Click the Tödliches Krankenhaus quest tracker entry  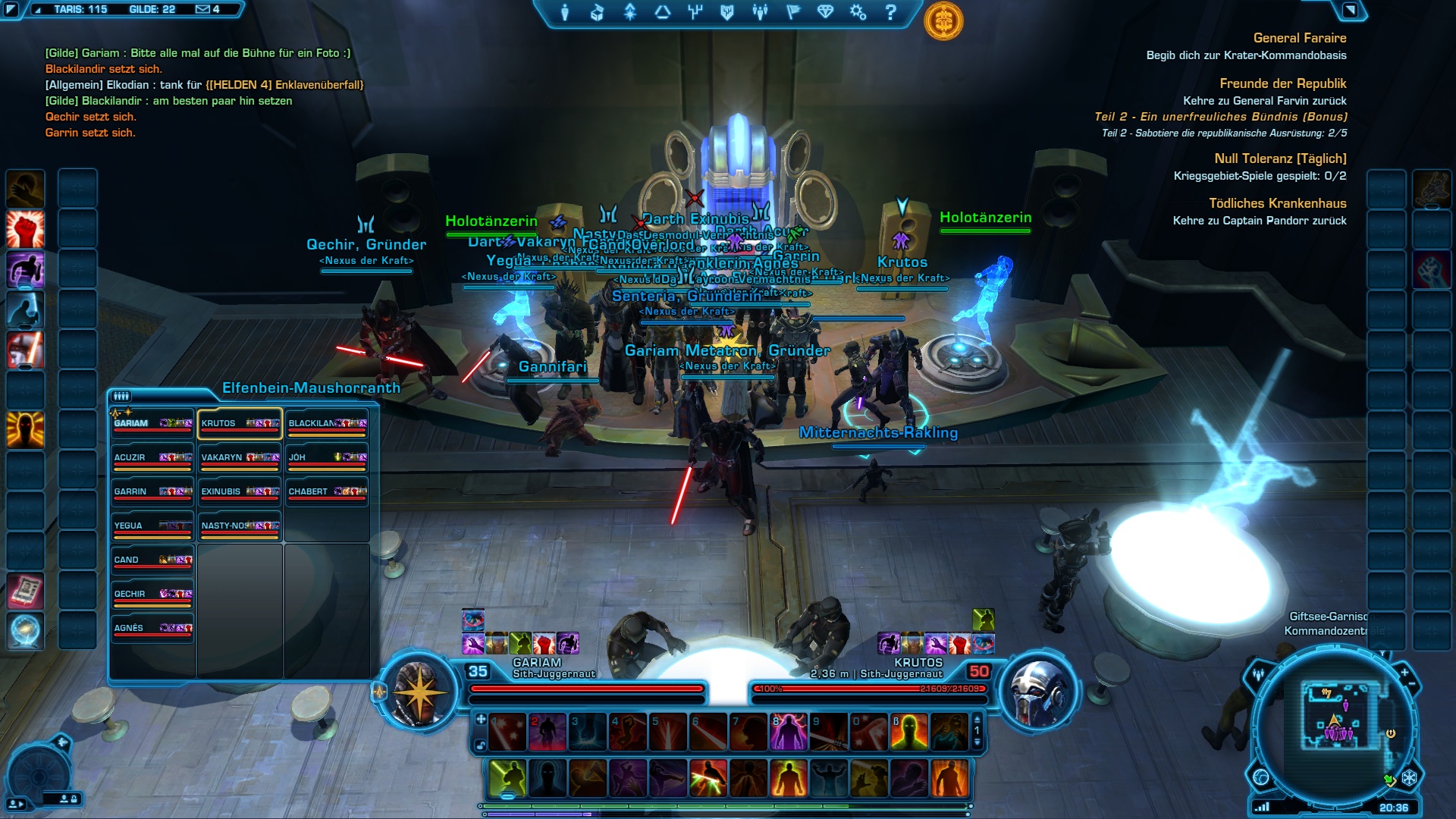pyautogui.click(x=1277, y=203)
